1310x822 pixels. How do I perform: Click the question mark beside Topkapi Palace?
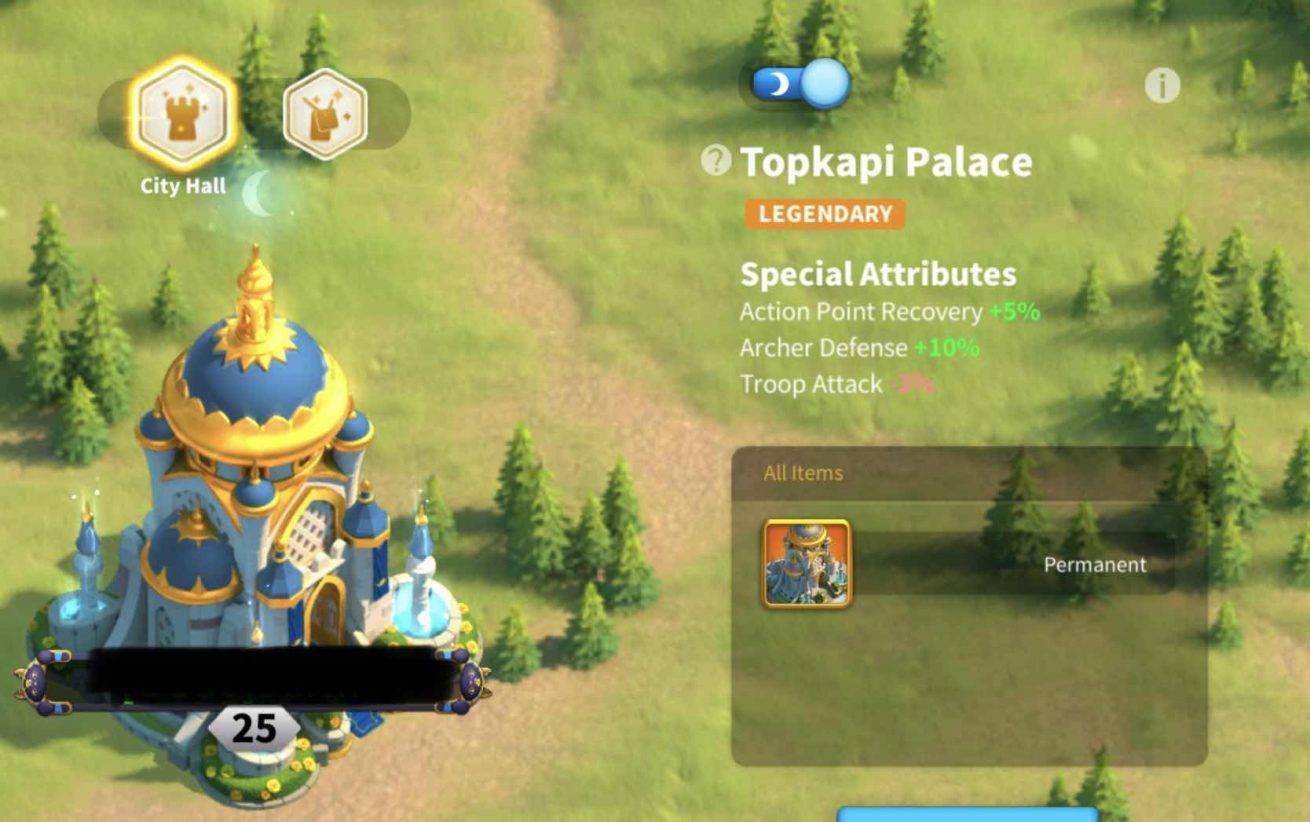click(x=716, y=160)
